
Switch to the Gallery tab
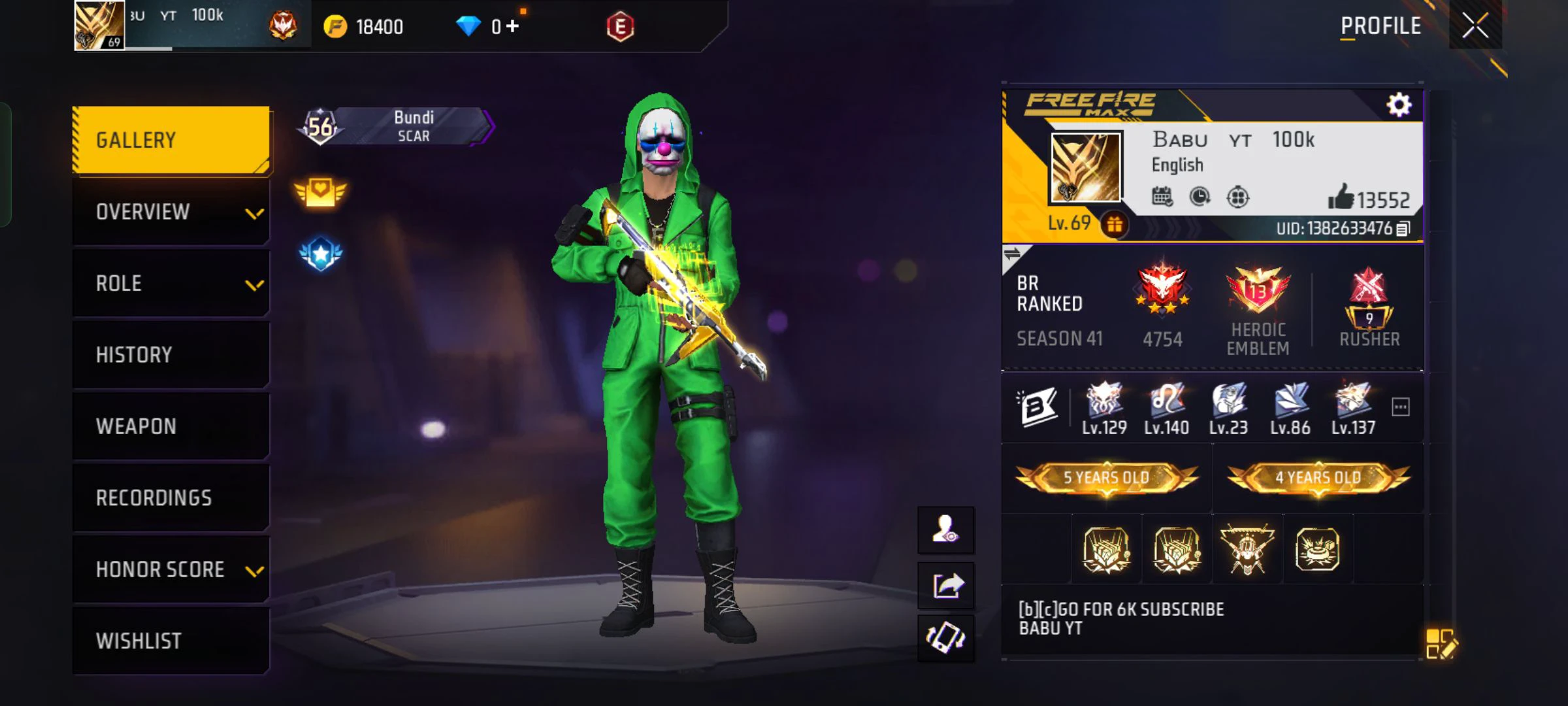[x=171, y=139]
